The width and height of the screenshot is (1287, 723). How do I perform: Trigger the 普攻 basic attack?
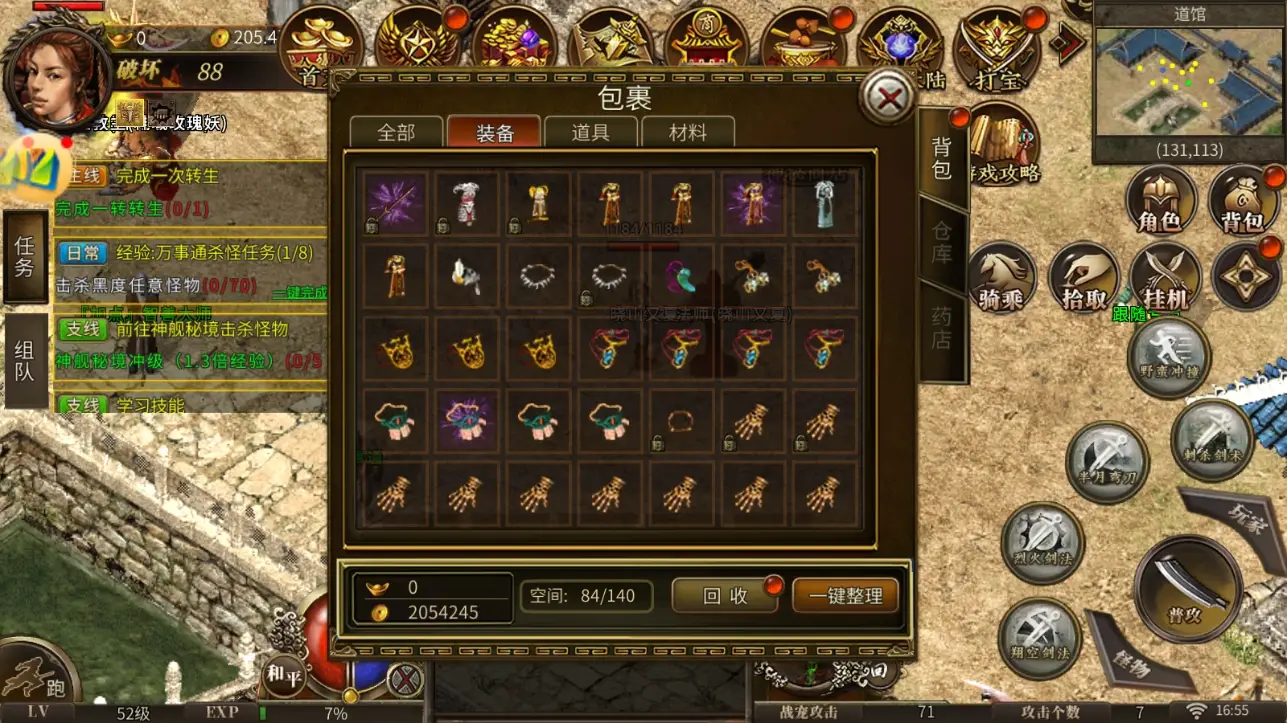pyautogui.click(x=1188, y=586)
